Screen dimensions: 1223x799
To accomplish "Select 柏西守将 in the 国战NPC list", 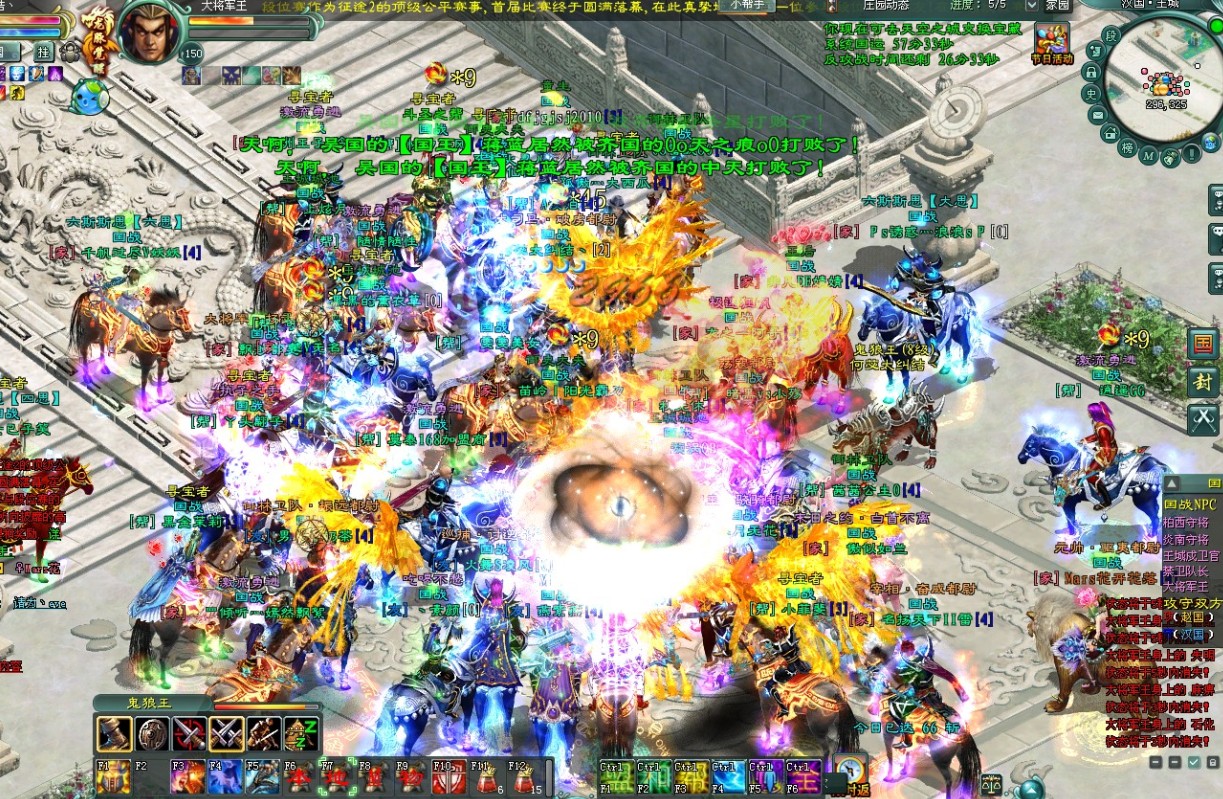I will tap(1187, 521).
